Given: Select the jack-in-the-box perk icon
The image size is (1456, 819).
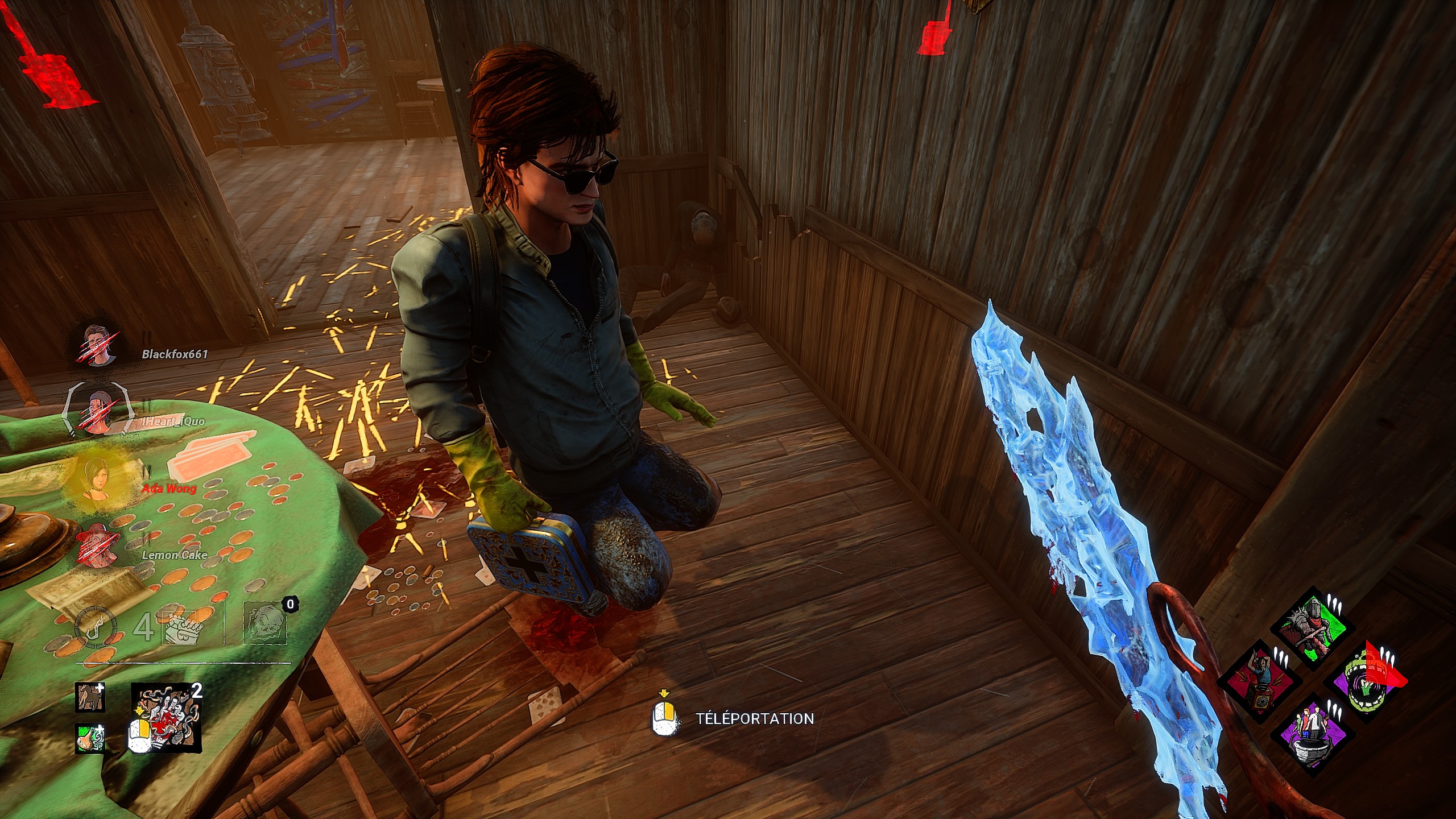Looking at the screenshot, I should tap(1260, 682).
